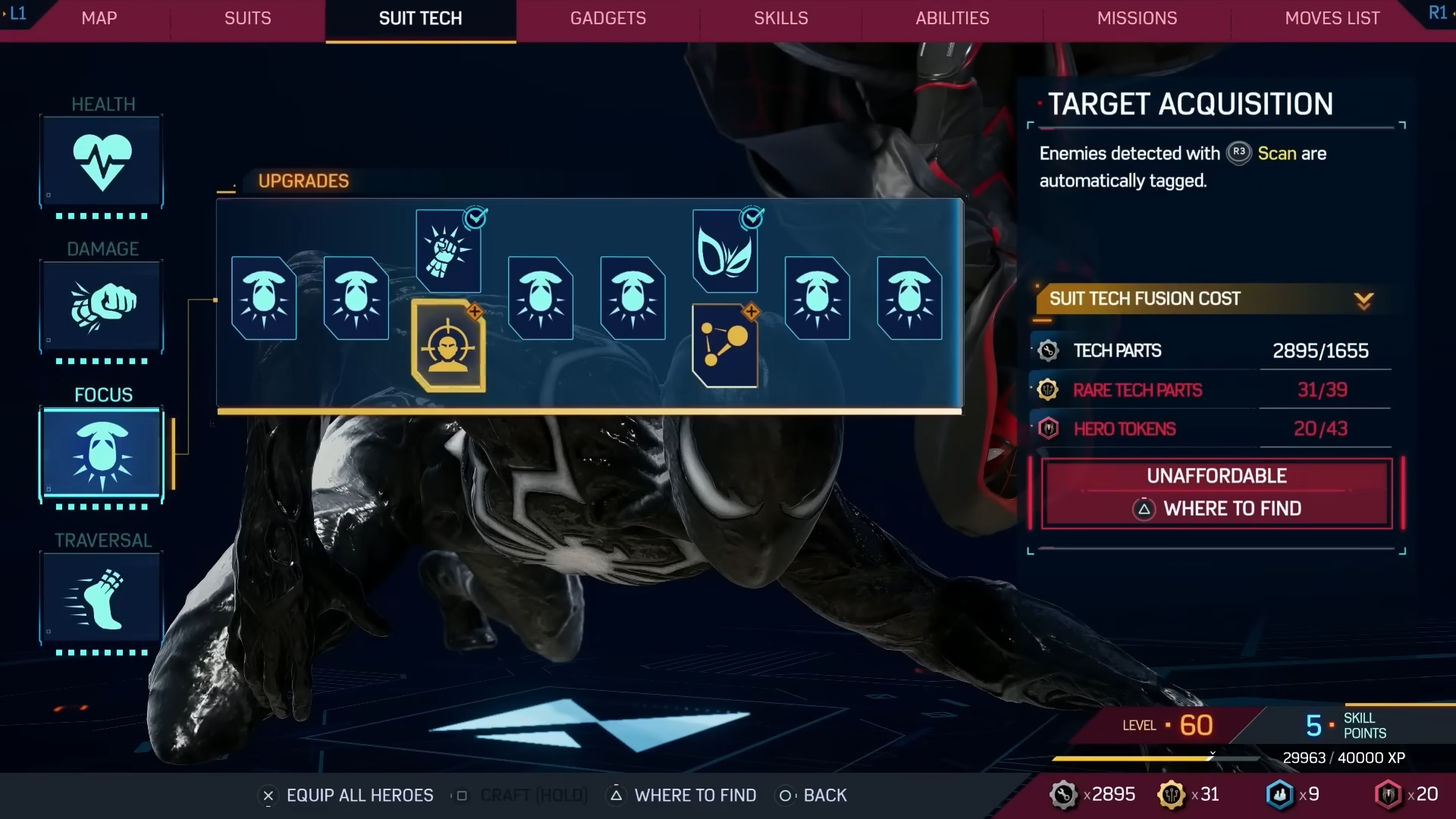Choose the Damage fist category

(x=102, y=306)
